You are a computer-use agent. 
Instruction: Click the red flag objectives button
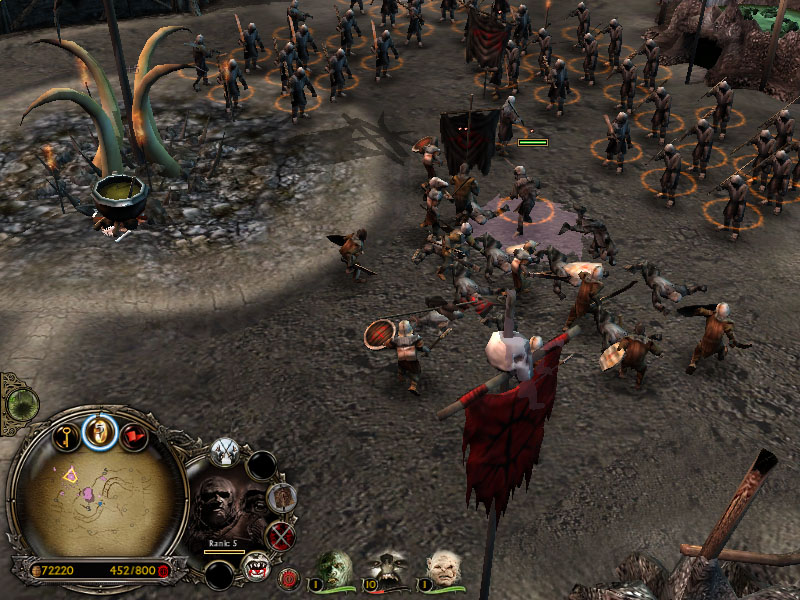tap(135, 438)
